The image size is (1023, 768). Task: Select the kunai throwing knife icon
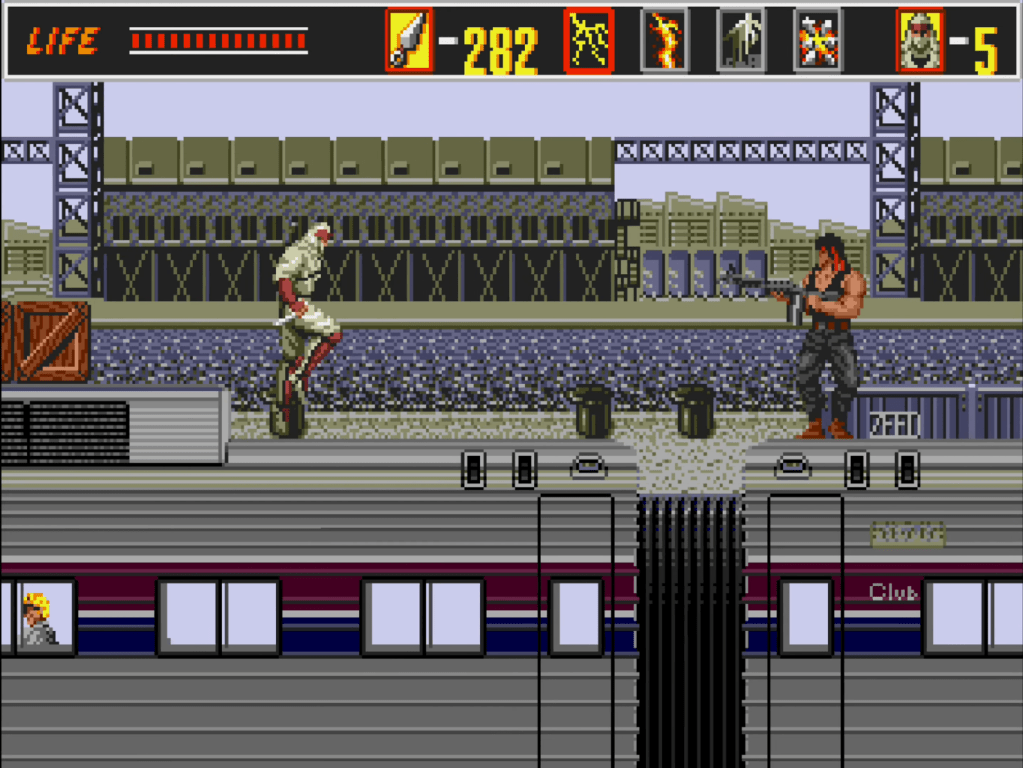click(x=409, y=41)
